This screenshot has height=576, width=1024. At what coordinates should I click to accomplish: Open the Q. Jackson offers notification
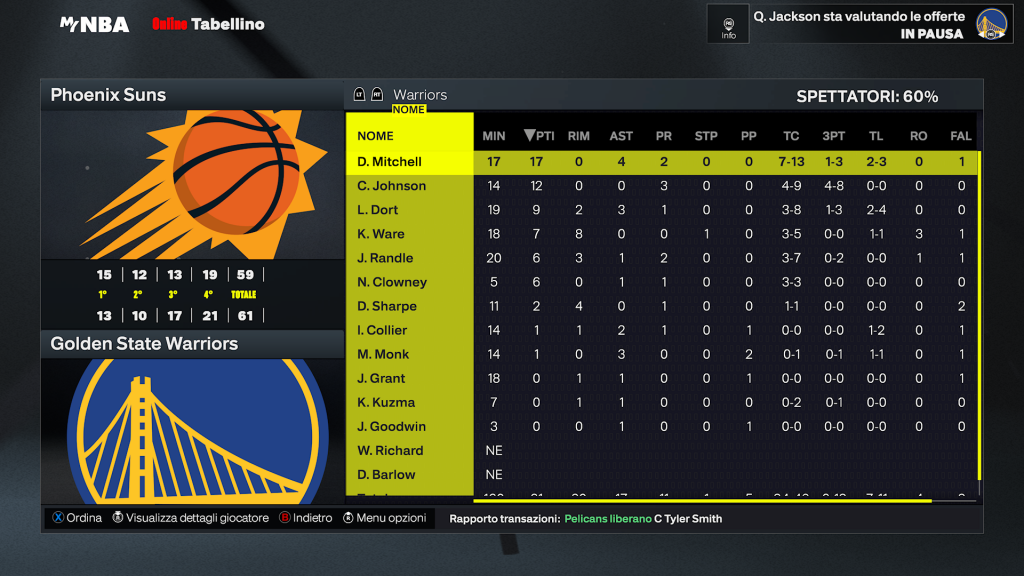pyautogui.click(x=859, y=25)
